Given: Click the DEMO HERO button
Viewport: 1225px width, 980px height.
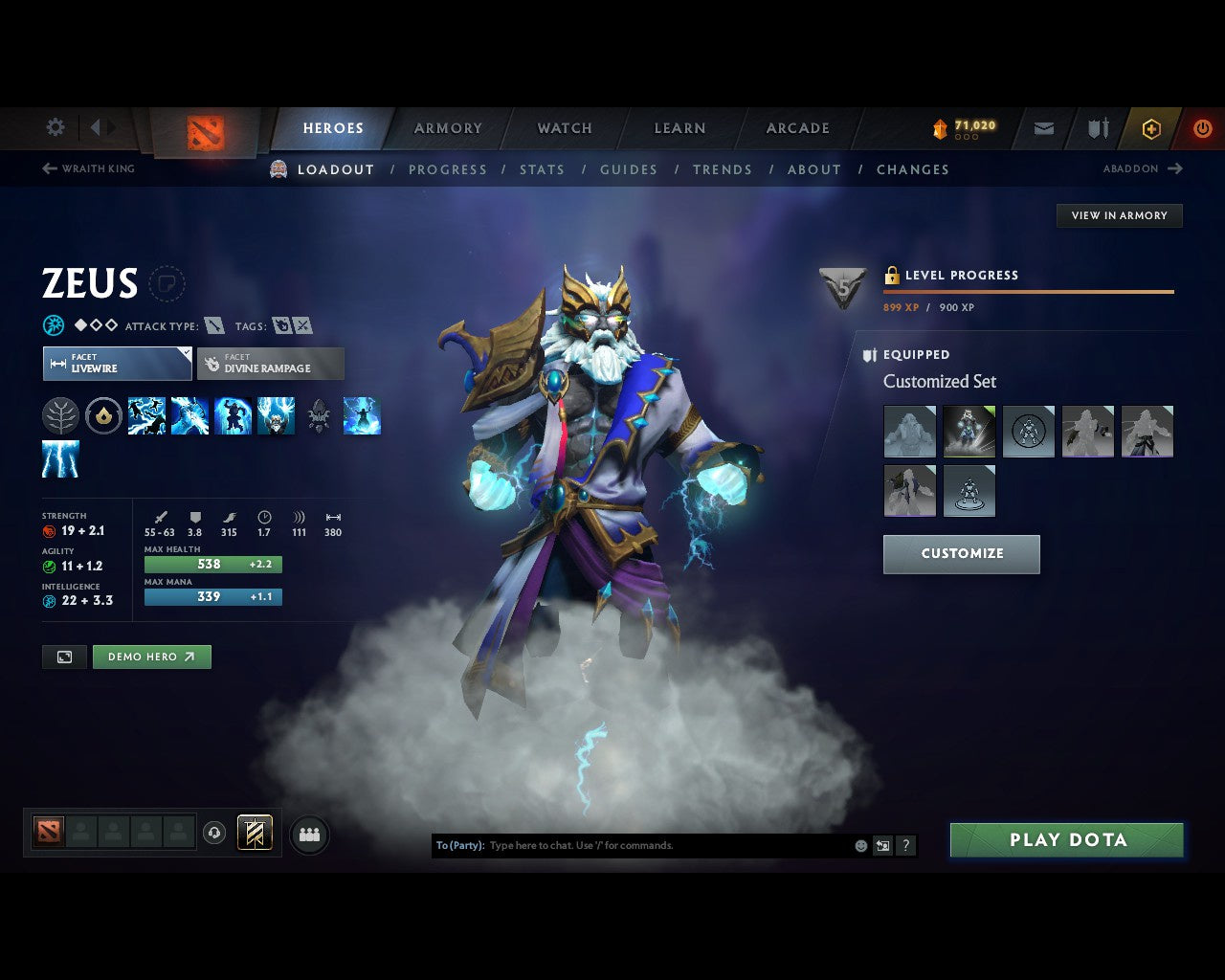Looking at the screenshot, I should click(x=151, y=657).
